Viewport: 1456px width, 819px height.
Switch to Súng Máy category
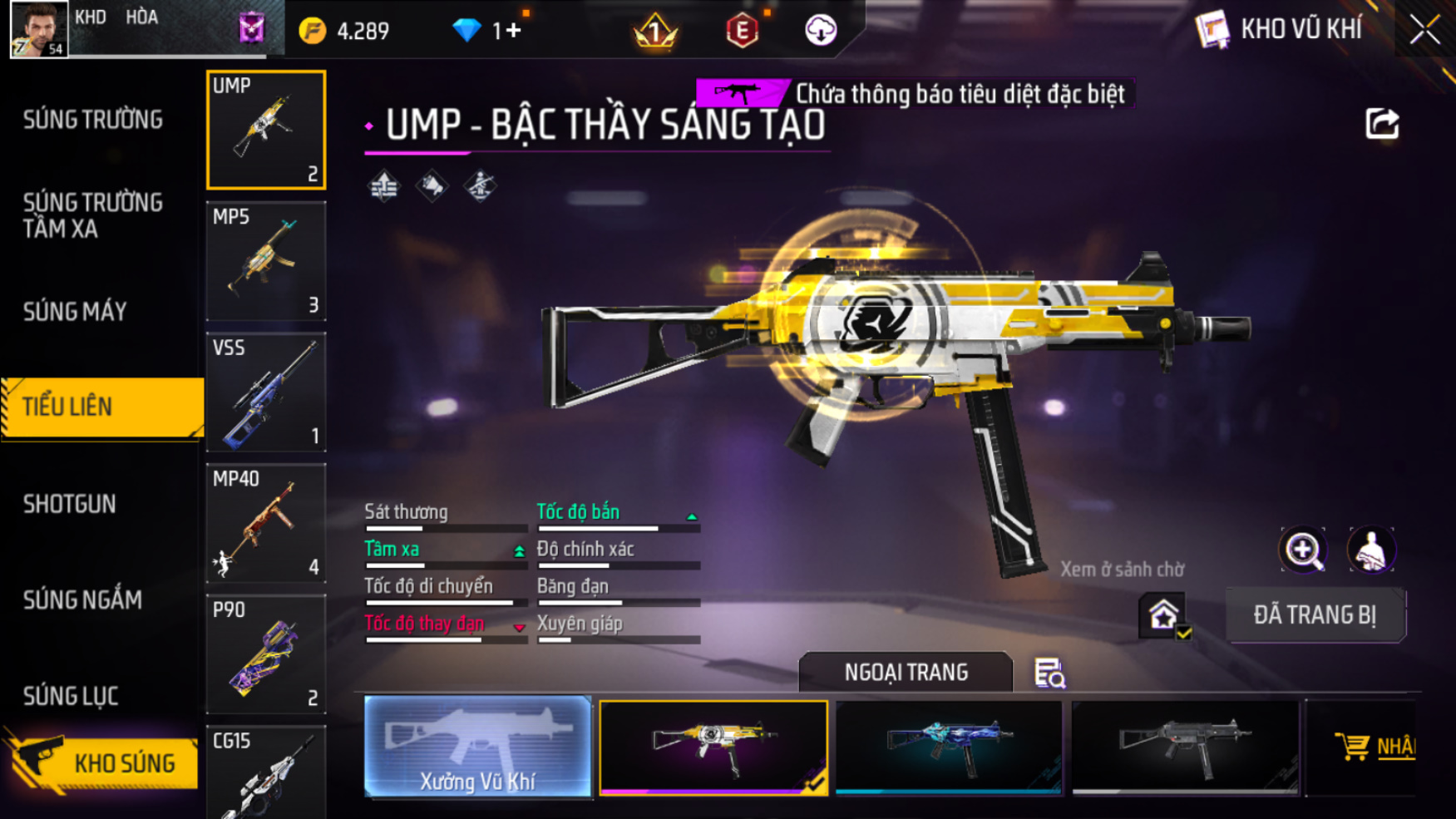(75, 312)
